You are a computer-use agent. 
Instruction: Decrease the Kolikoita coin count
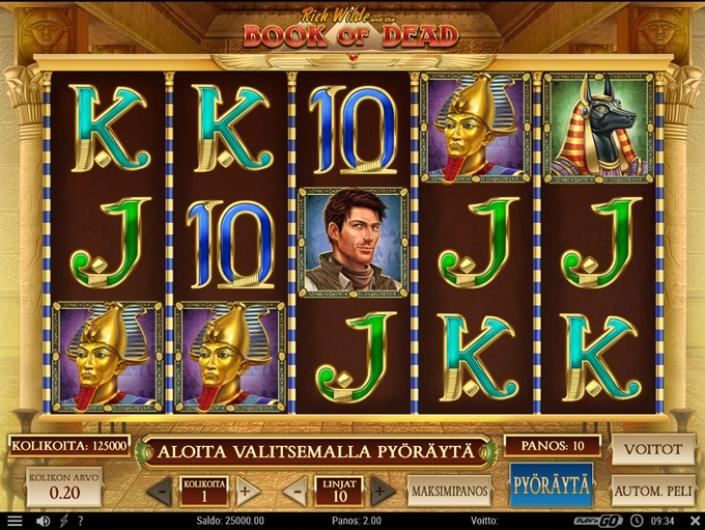[160, 491]
